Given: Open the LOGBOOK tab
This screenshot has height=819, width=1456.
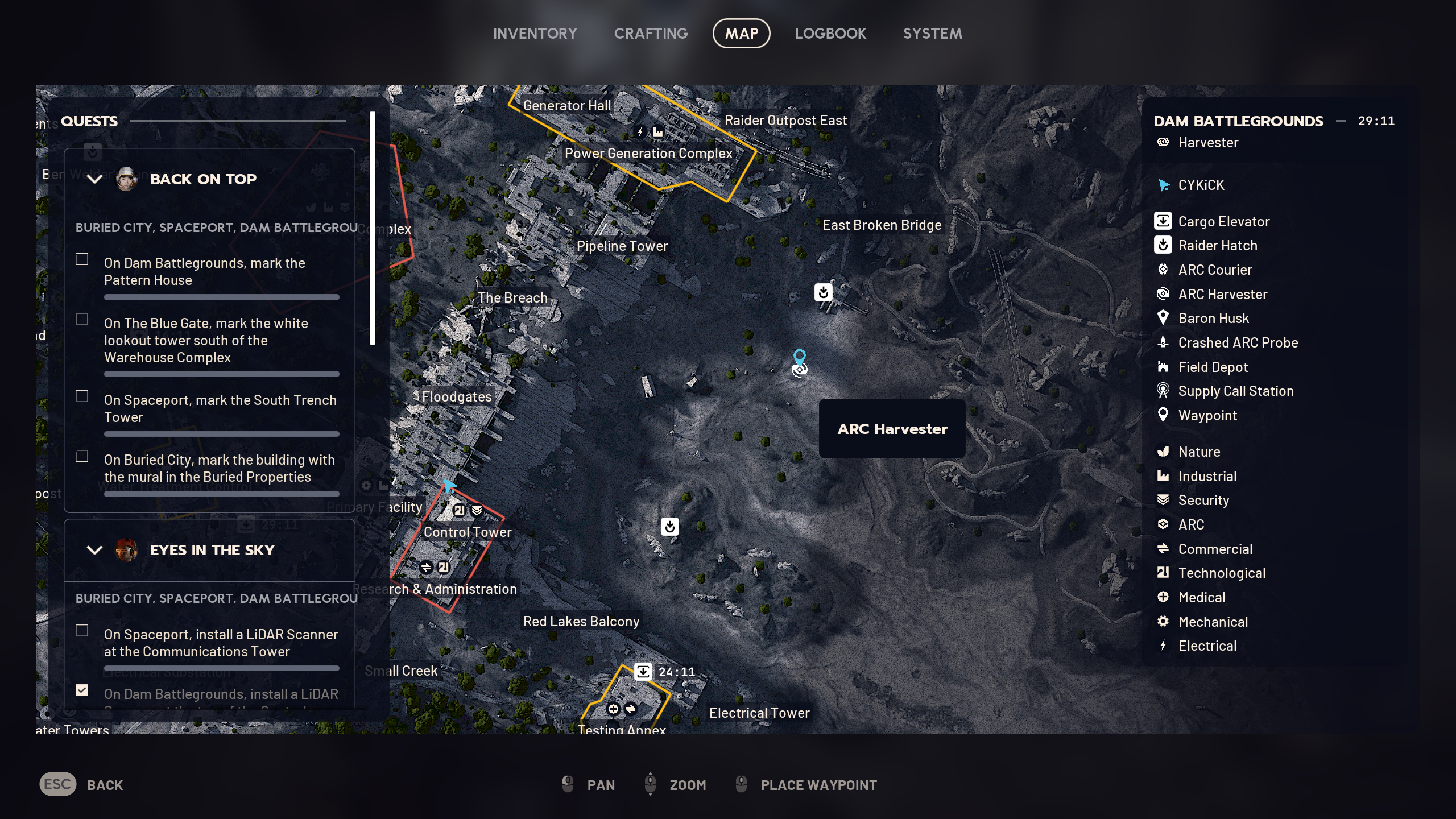Looking at the screenshot, I should pos(830,33).
